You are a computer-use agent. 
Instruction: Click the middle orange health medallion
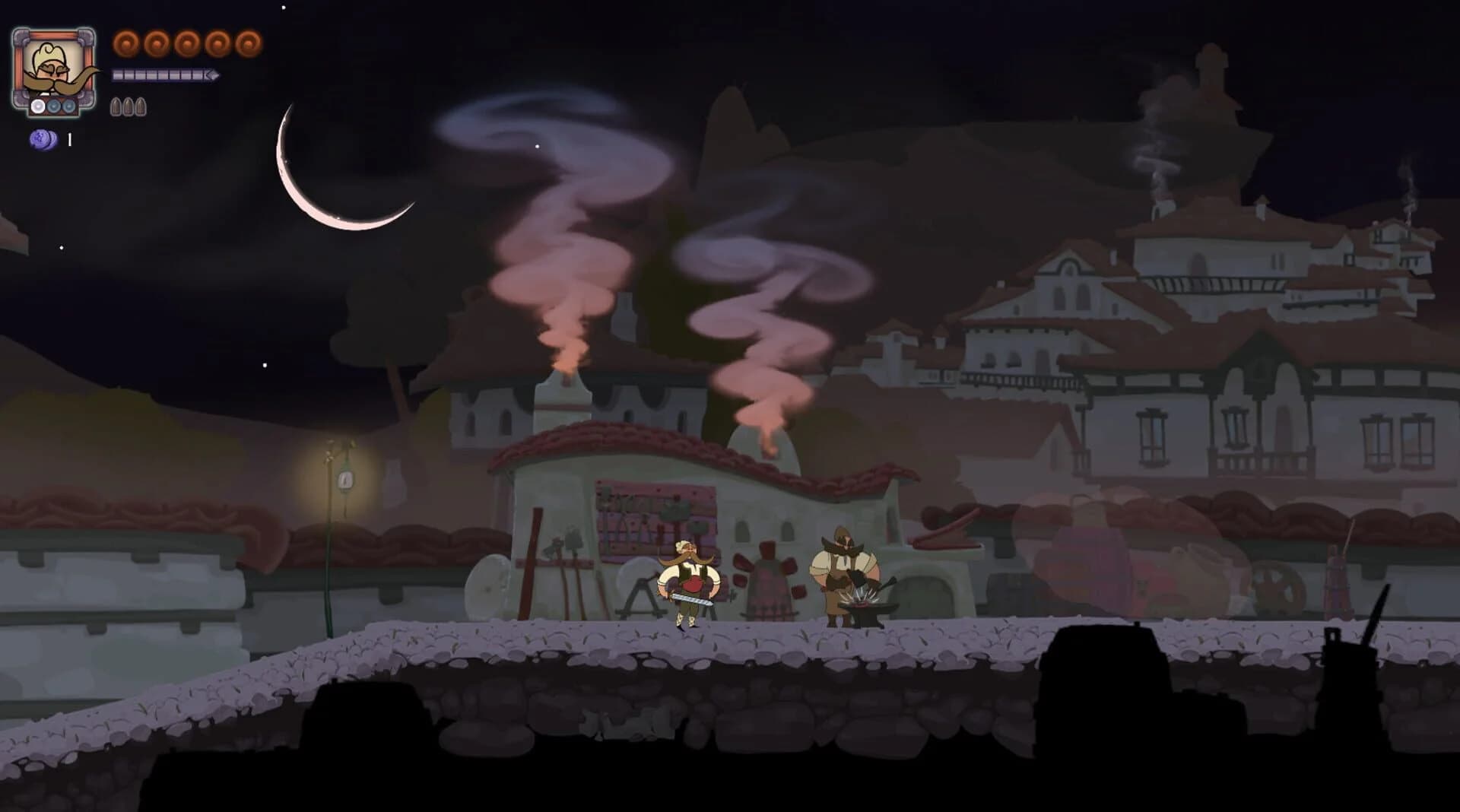click(x=186, y=43)
